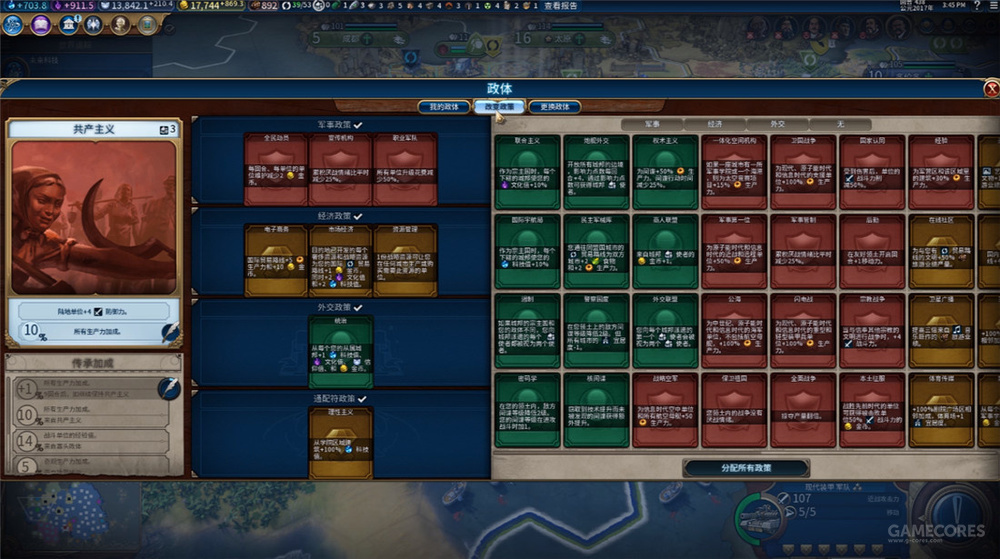Select the slotted 全民动员 military card
The image size is (1000, 559).
pyautogui.click(x=275, y=168)
